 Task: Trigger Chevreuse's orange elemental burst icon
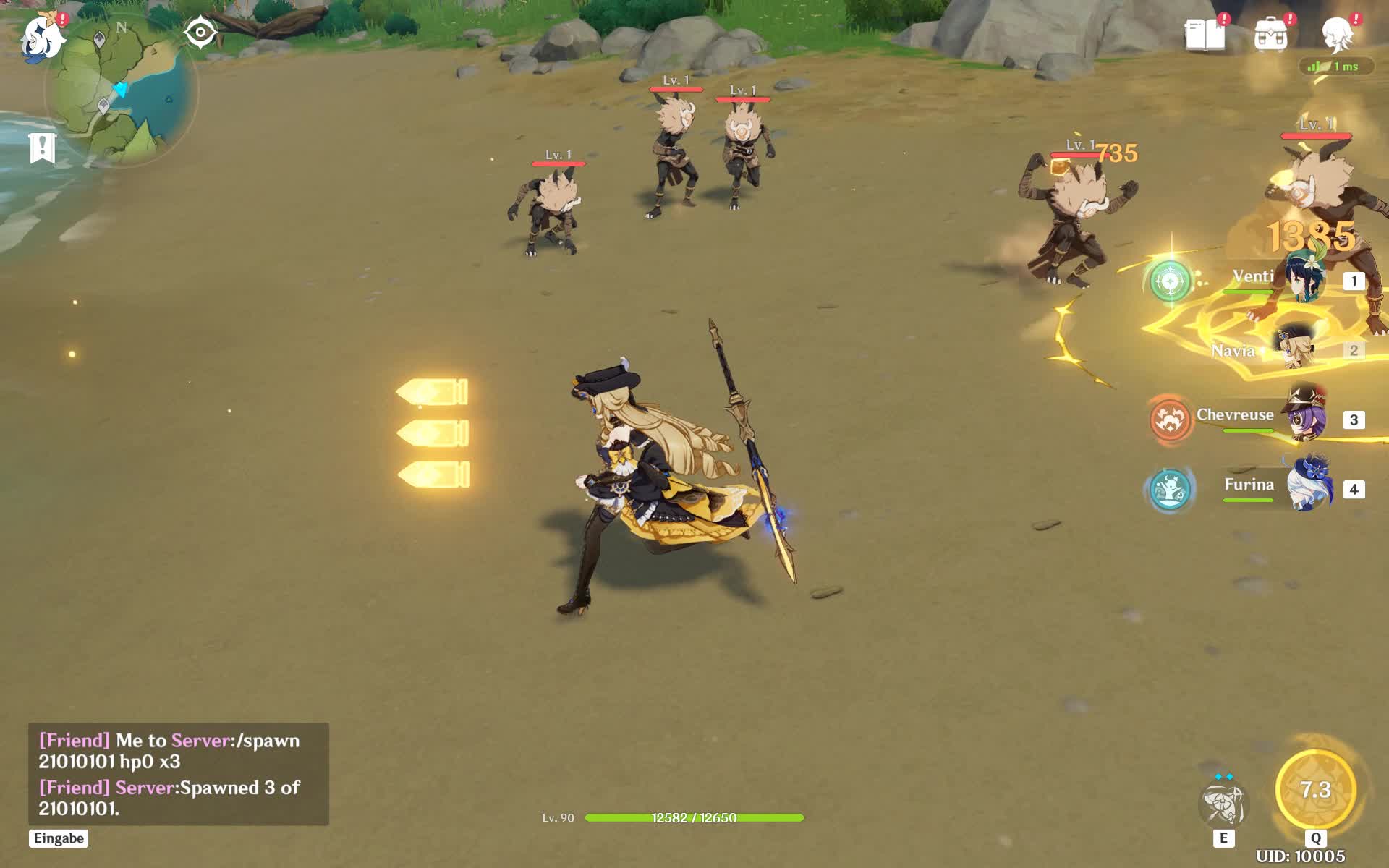pos(1170,420)
